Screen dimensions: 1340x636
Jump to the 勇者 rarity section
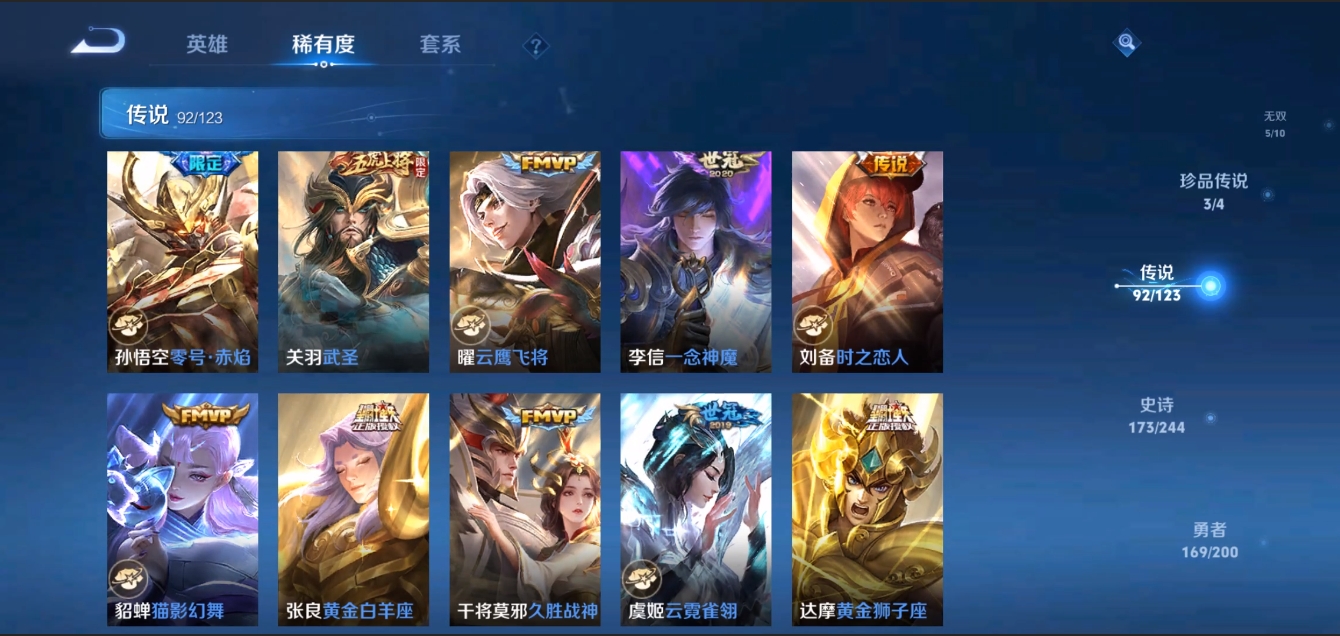(1209, 540)
